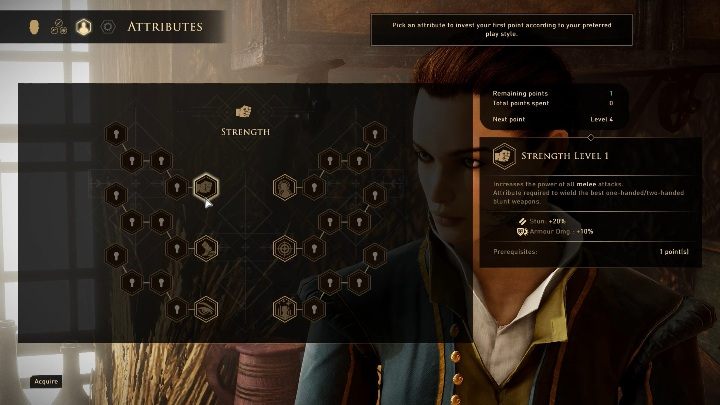Select the Strength fist attribute node
The image size is (720, 405).
pos(205,186)
